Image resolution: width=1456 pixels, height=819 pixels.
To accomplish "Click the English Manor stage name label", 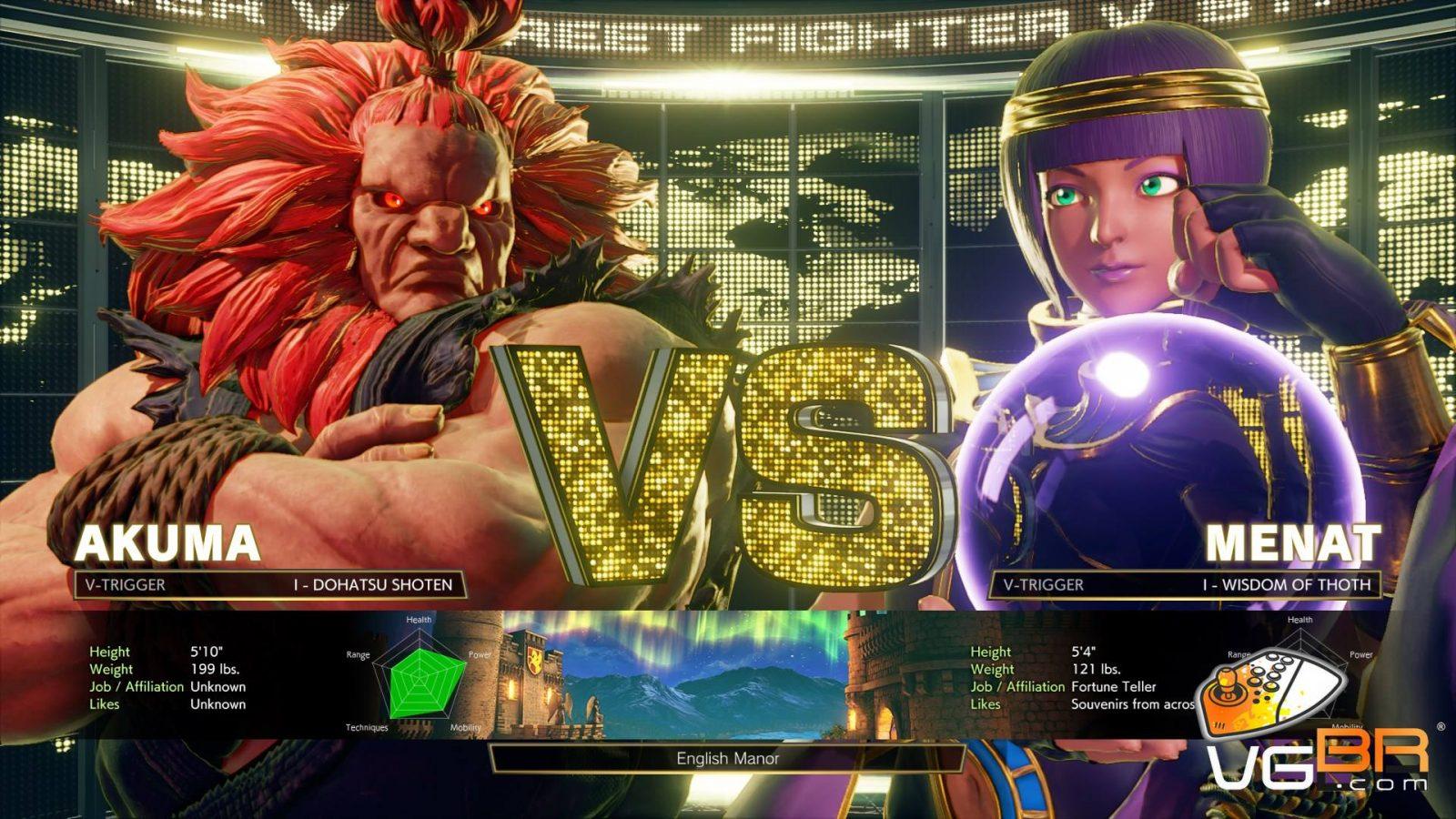I will [x=727, y=758].
